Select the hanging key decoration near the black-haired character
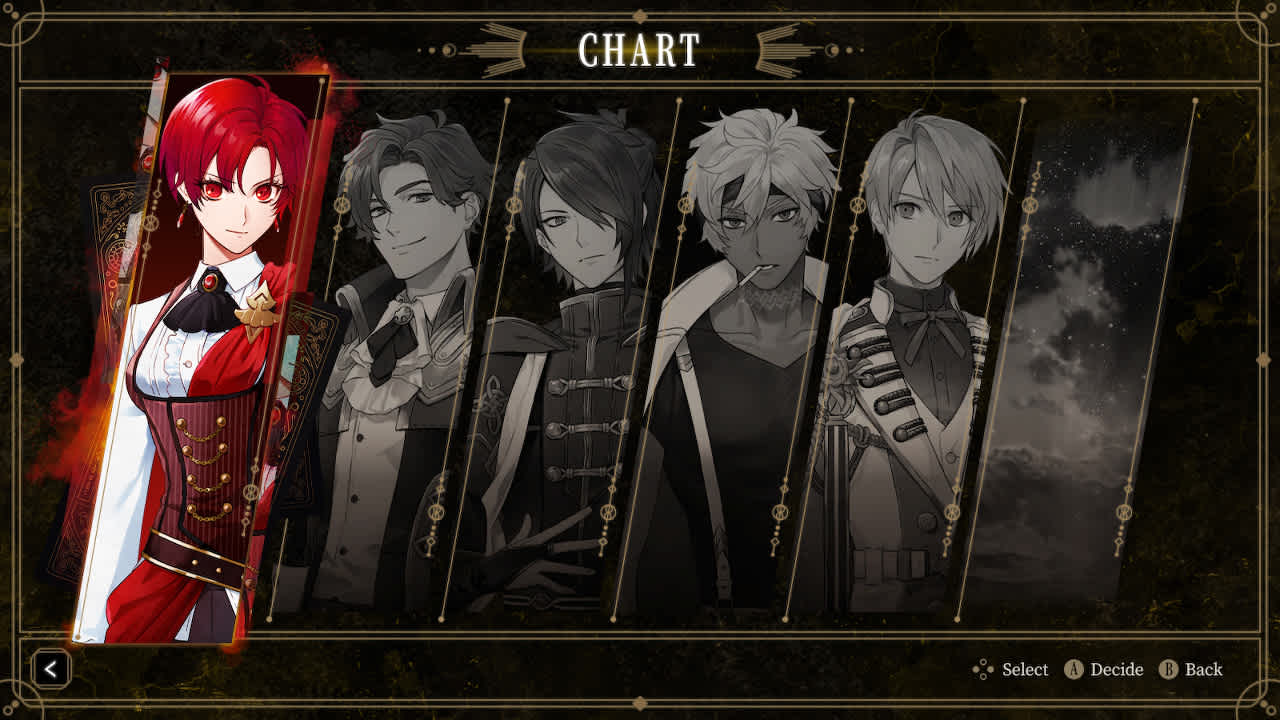 pyautogui.click(x=512, y=206)
